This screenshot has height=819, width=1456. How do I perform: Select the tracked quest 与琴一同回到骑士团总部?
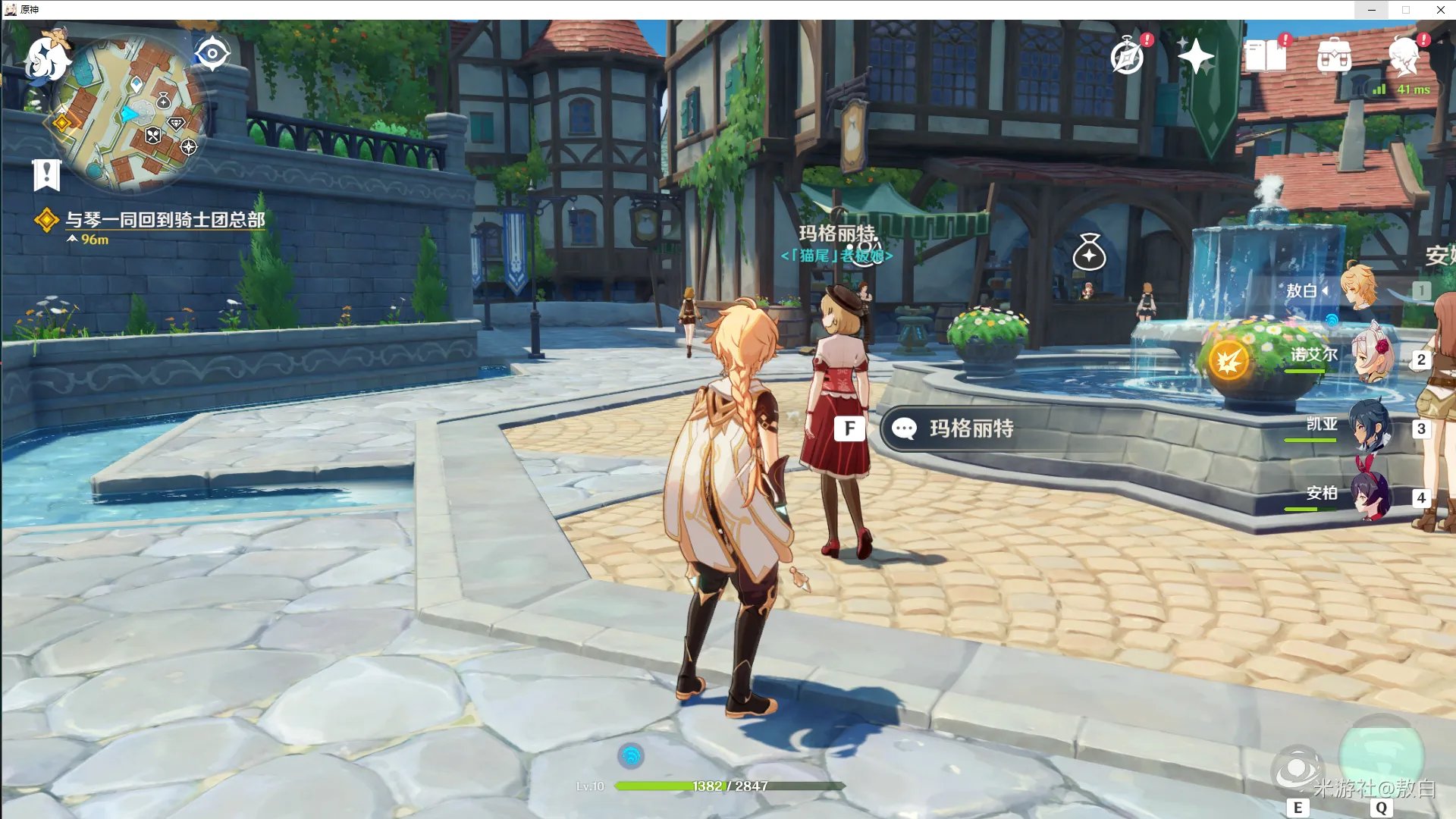pyautogui.click(x=165, y=220)
